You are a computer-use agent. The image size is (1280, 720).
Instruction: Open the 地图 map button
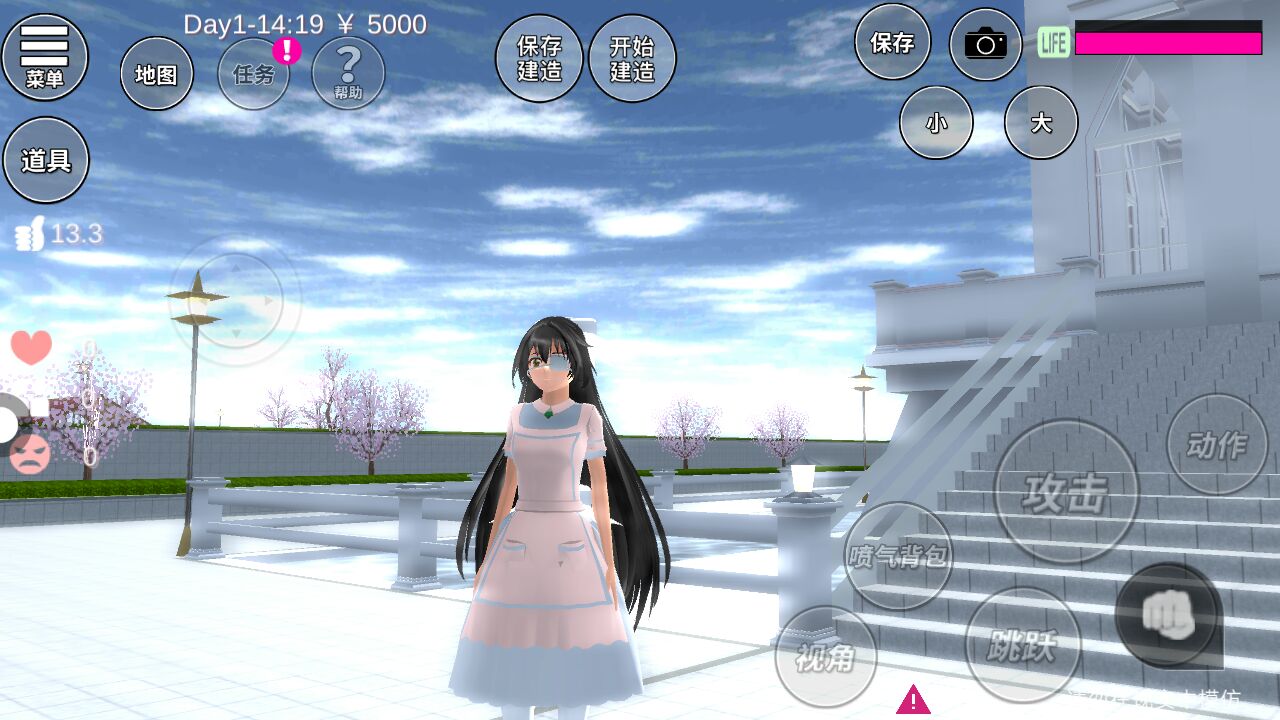click(x=156, y=74)
